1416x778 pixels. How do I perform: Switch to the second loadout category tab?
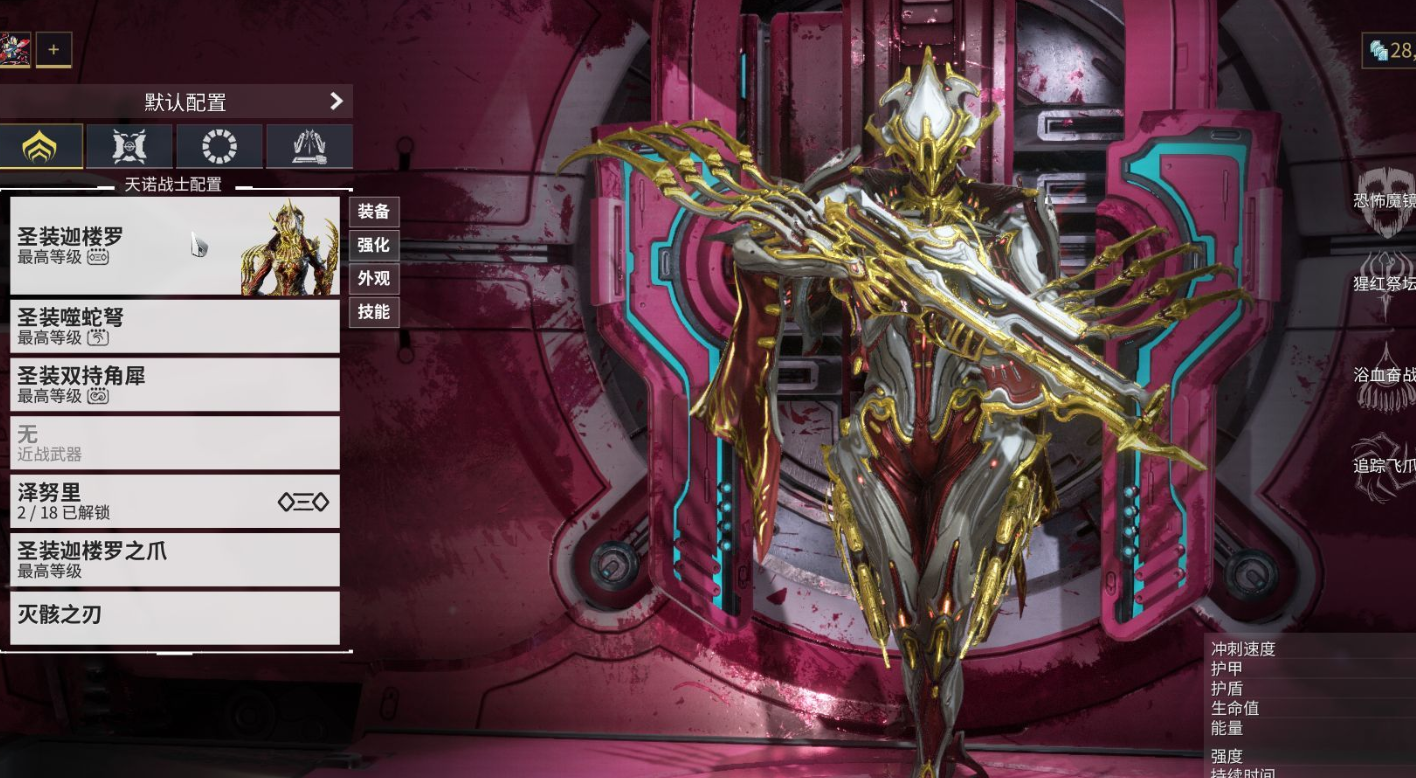point(130,146)
